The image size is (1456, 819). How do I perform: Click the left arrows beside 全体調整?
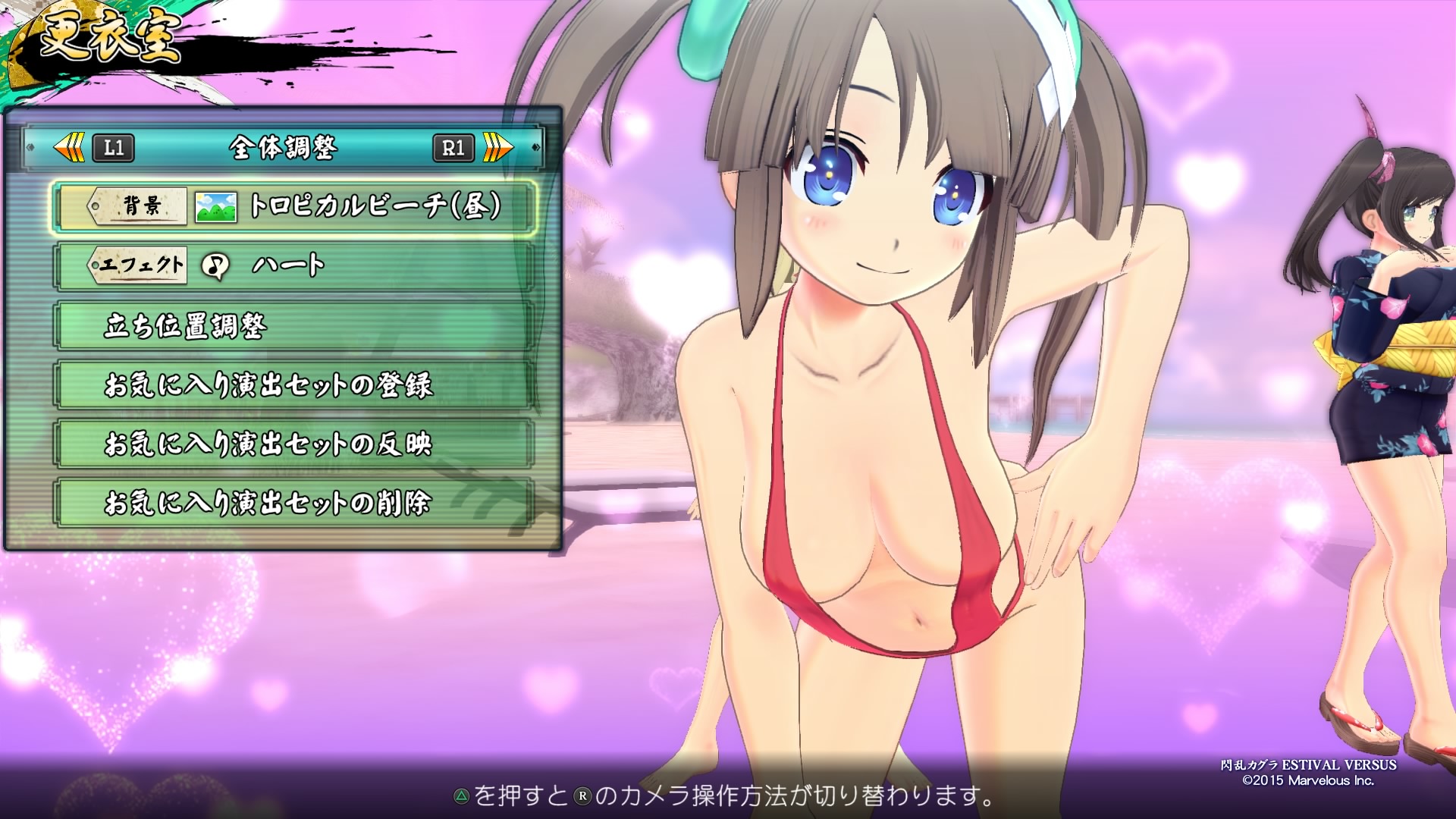pos(70,147)
